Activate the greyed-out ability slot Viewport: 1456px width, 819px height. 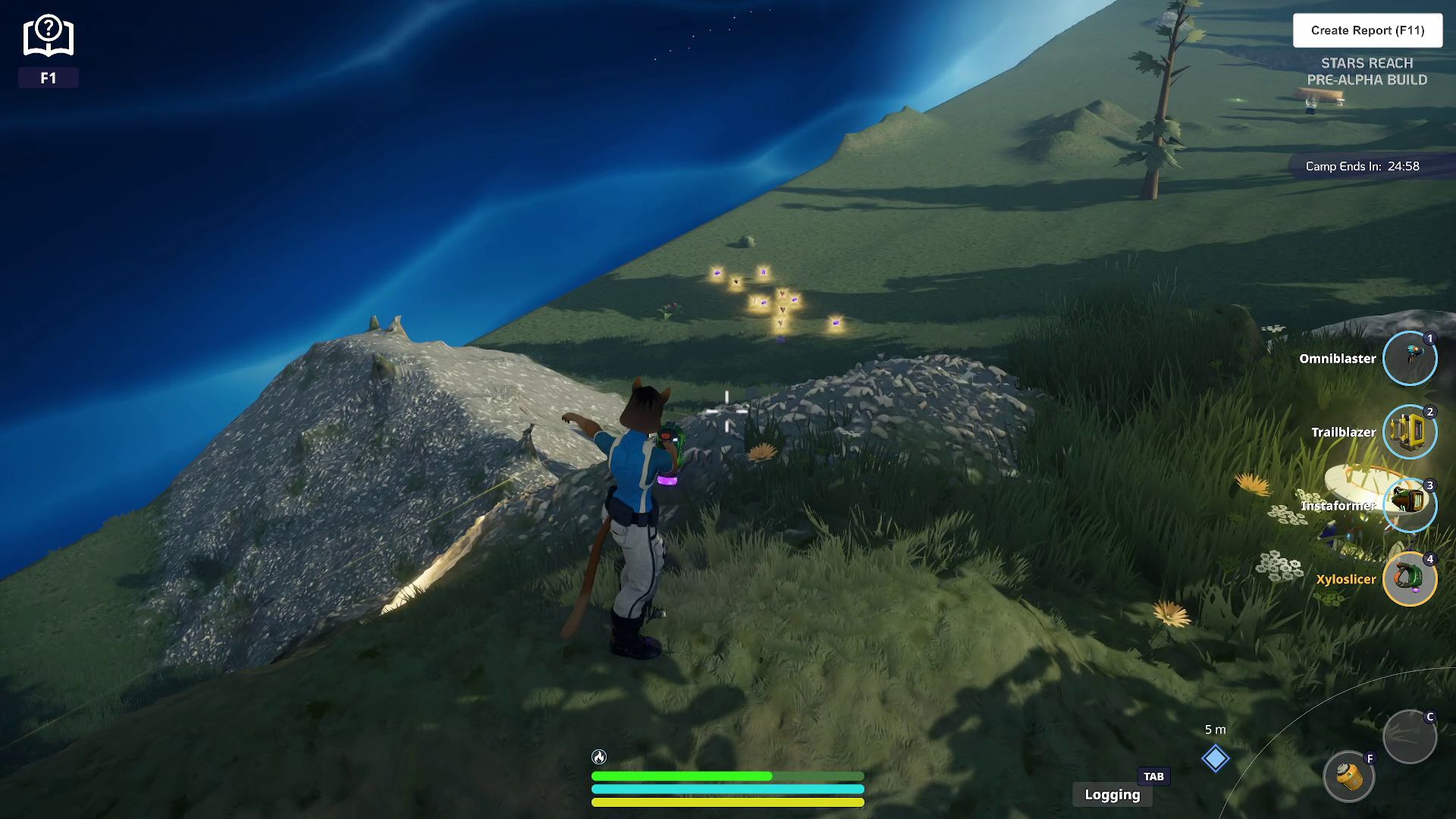point(1409,736)
